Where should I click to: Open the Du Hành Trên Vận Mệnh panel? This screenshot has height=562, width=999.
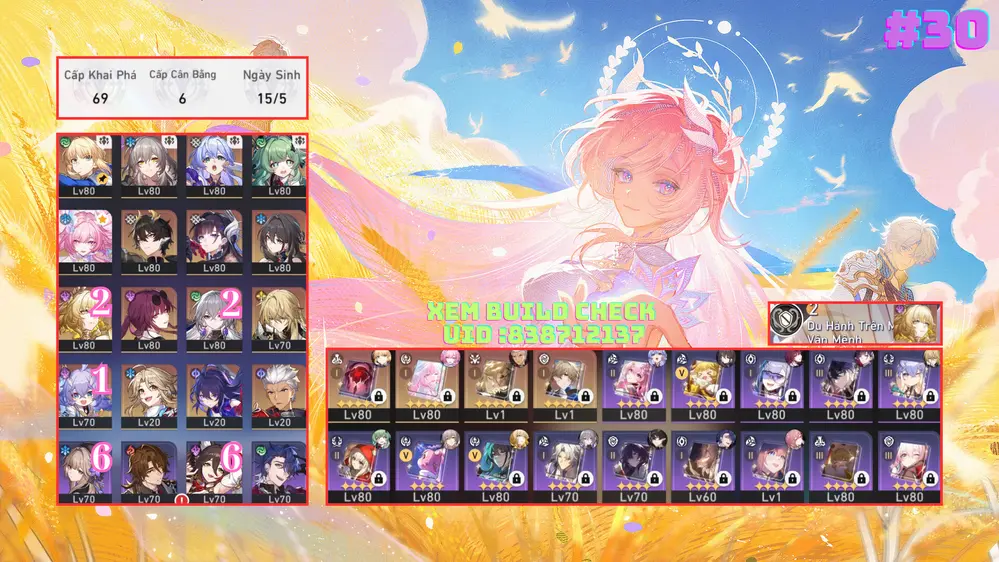(x=854, y=324)
